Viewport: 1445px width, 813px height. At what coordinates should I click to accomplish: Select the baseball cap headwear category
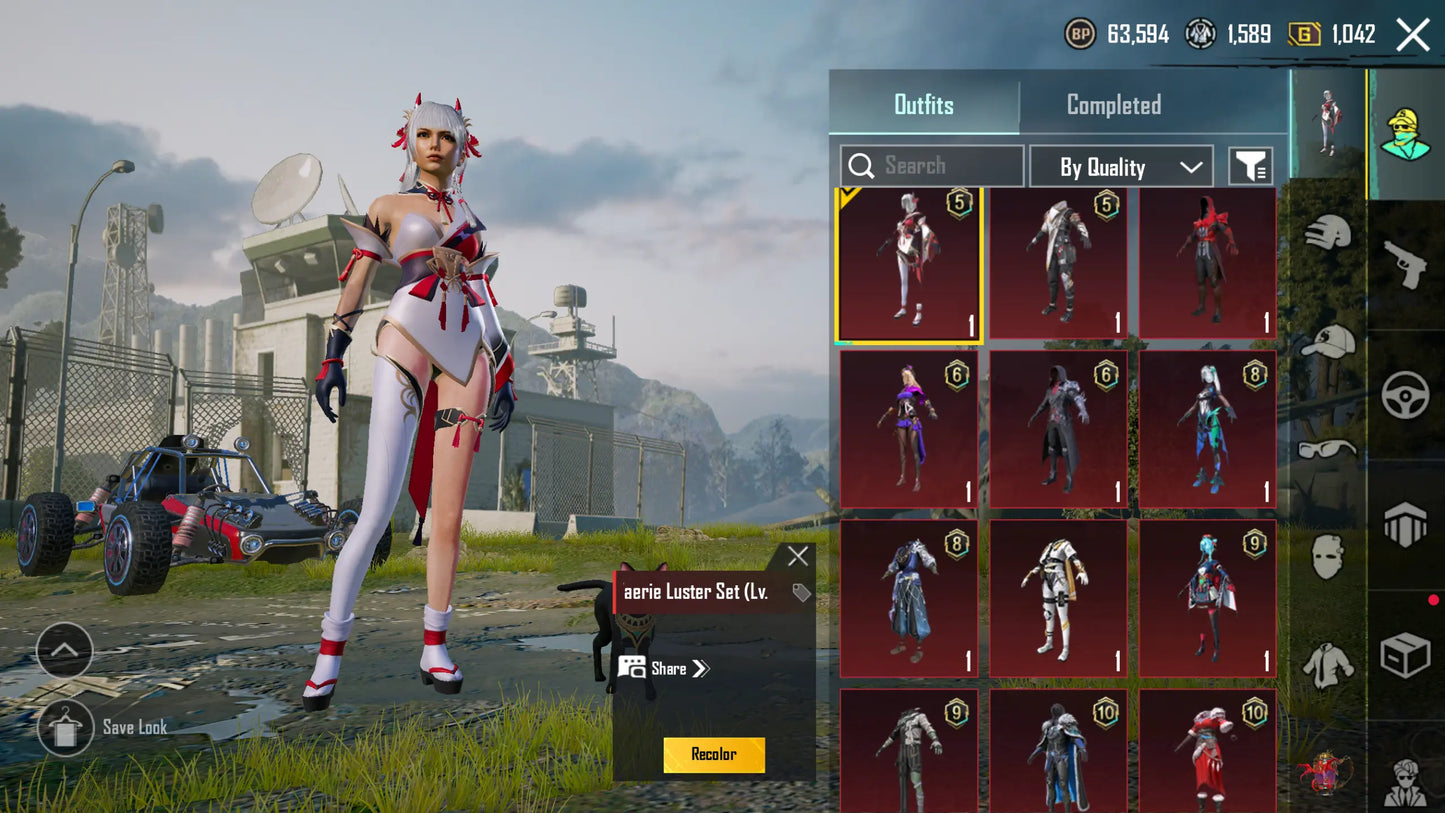click(x=1328, y=342)
